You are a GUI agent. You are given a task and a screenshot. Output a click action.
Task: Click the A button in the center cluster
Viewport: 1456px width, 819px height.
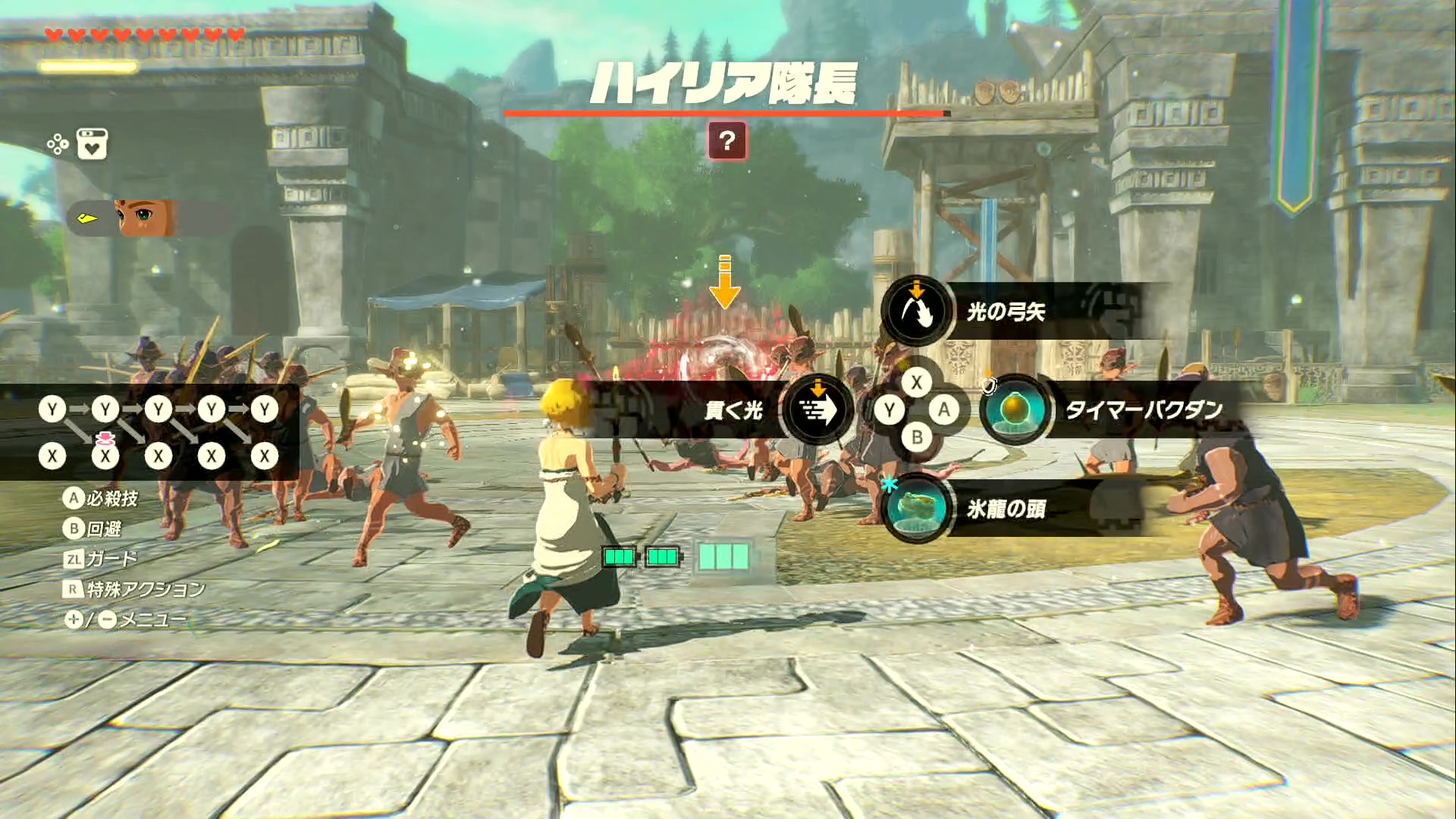coord(945,409)
